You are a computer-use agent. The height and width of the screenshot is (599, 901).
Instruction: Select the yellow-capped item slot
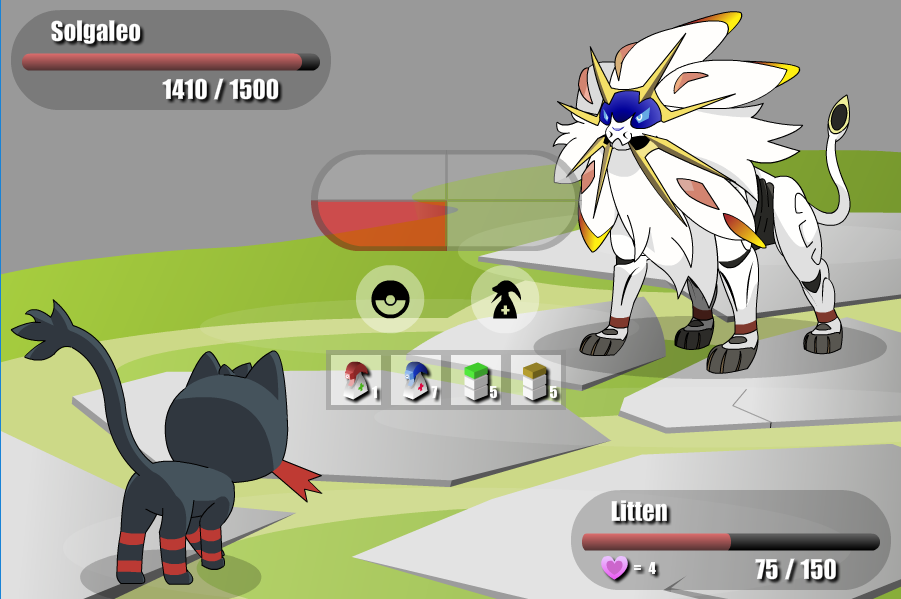click(536, 381)
